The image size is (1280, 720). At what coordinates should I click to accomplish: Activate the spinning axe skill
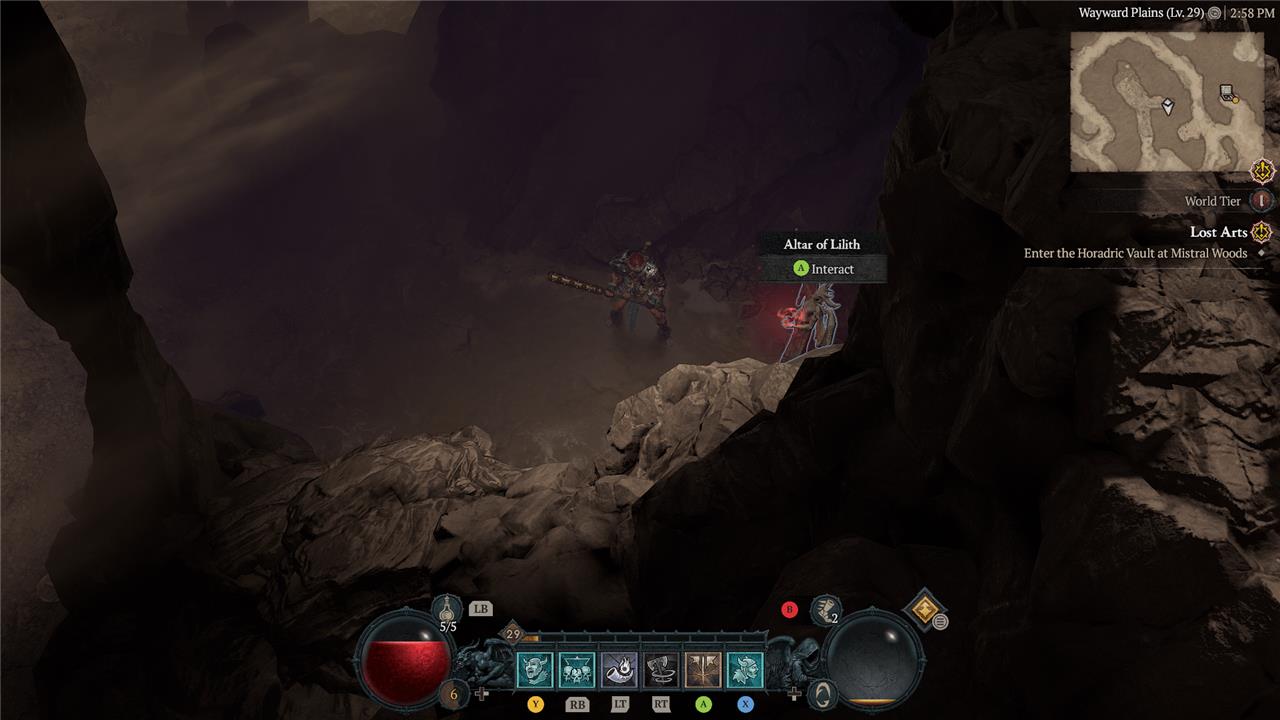661,669
